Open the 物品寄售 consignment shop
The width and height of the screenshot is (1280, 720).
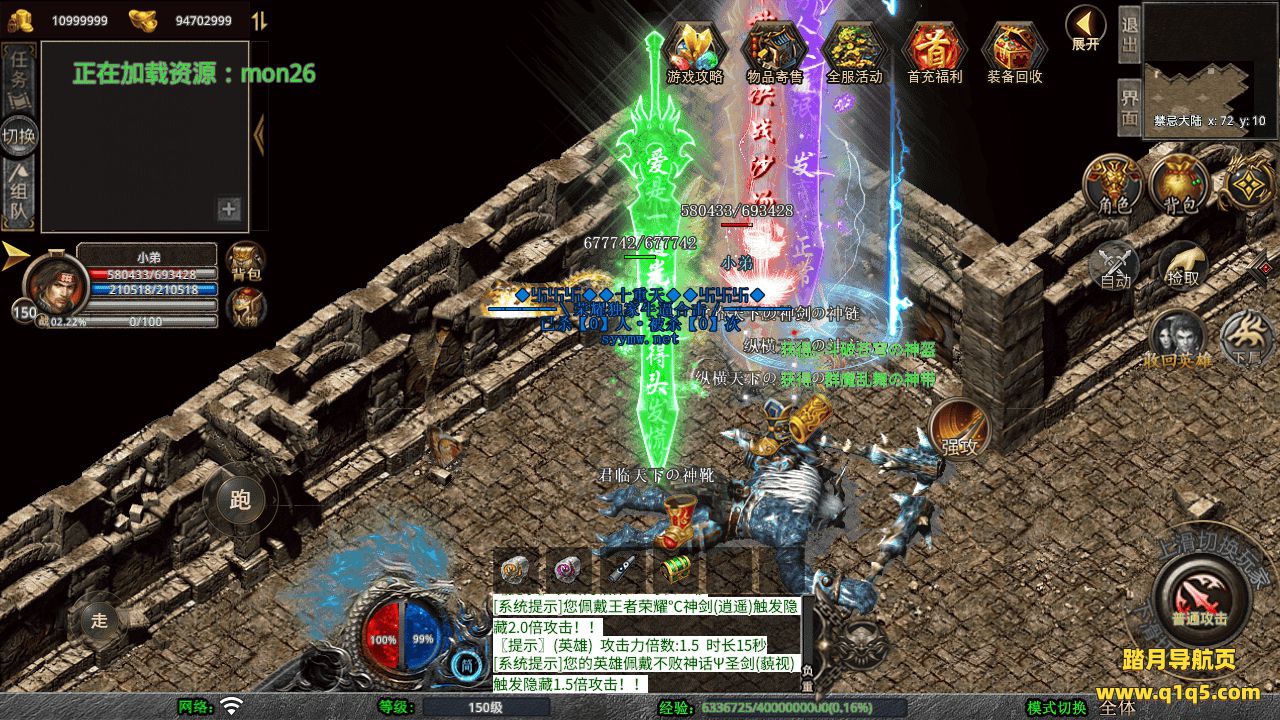(x=774, y=50)
